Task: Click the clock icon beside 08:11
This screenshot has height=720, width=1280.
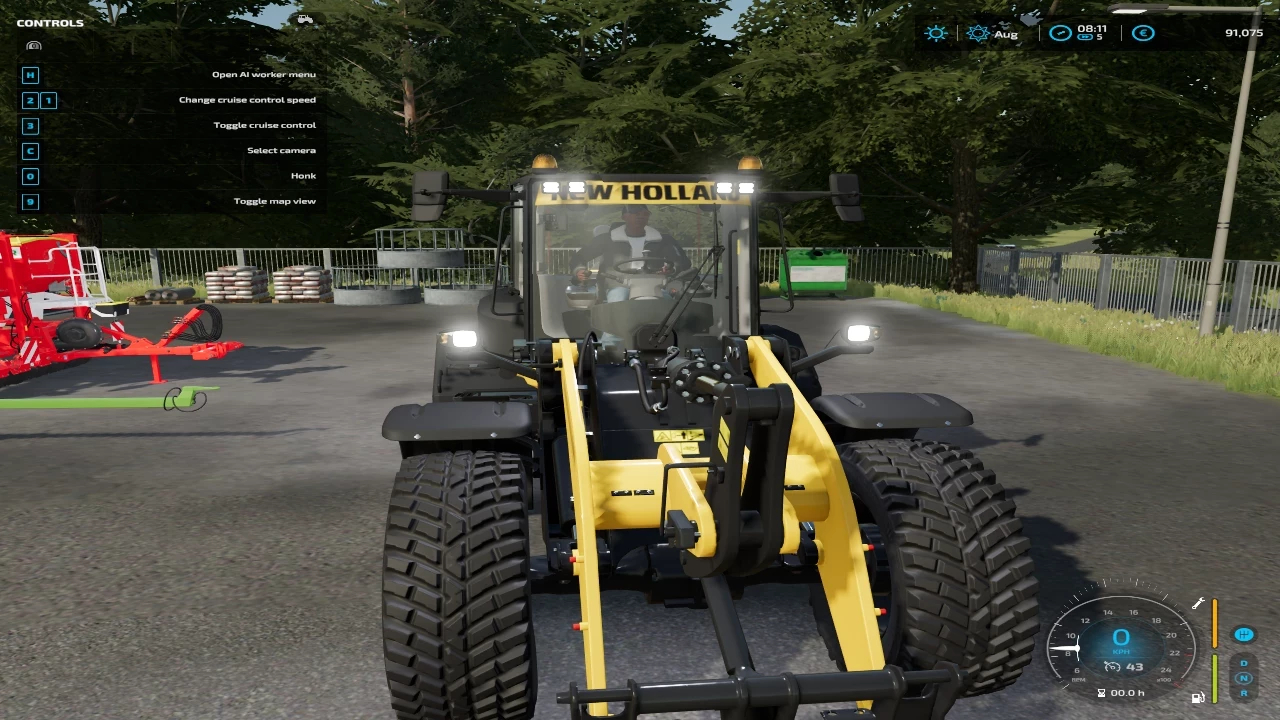Action: click(x=1060, y=33)
